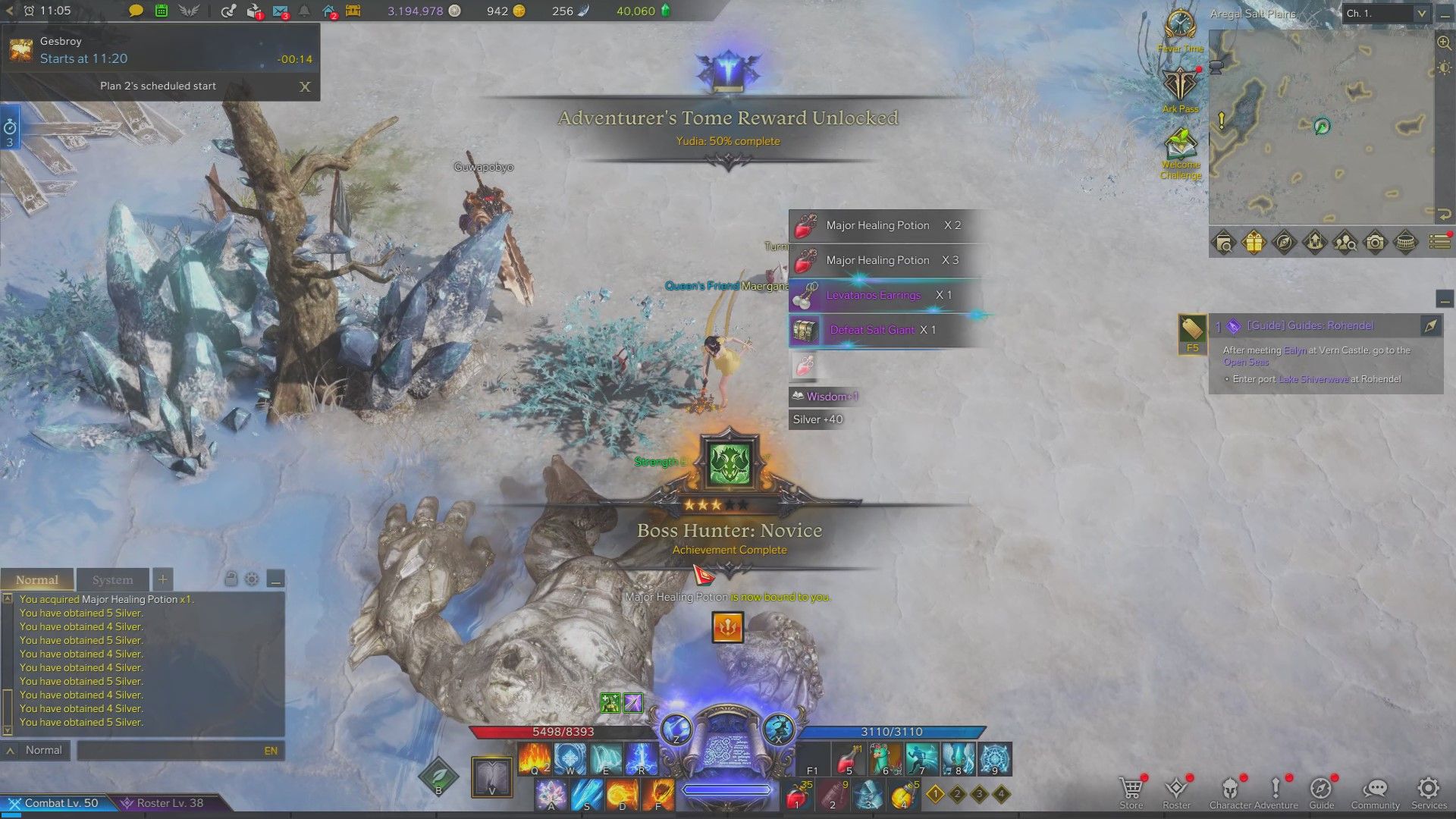Dismiss the Plan 2 scheduled start notification

305,87
